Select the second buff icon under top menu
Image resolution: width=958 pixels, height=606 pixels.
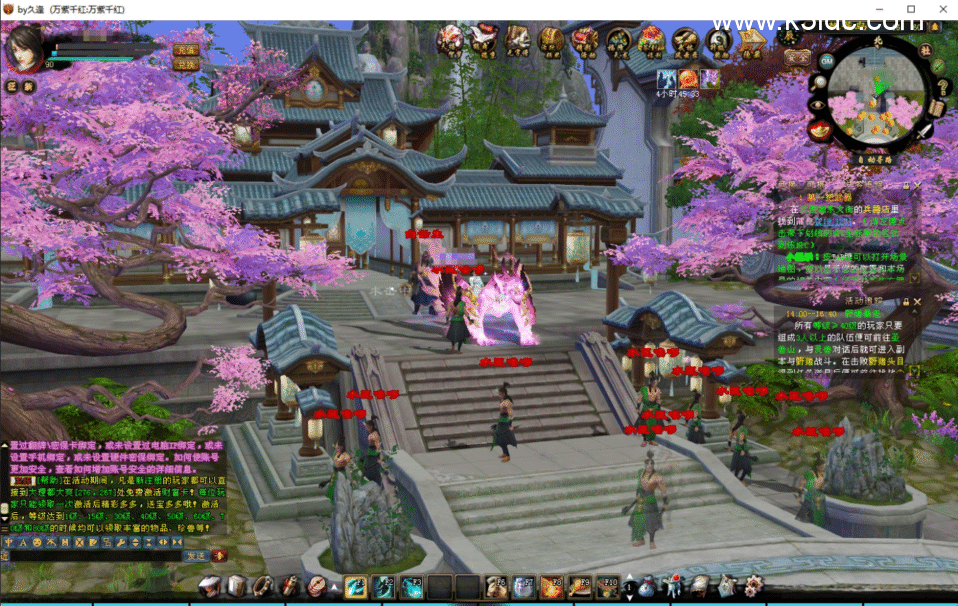click(688, 78)
